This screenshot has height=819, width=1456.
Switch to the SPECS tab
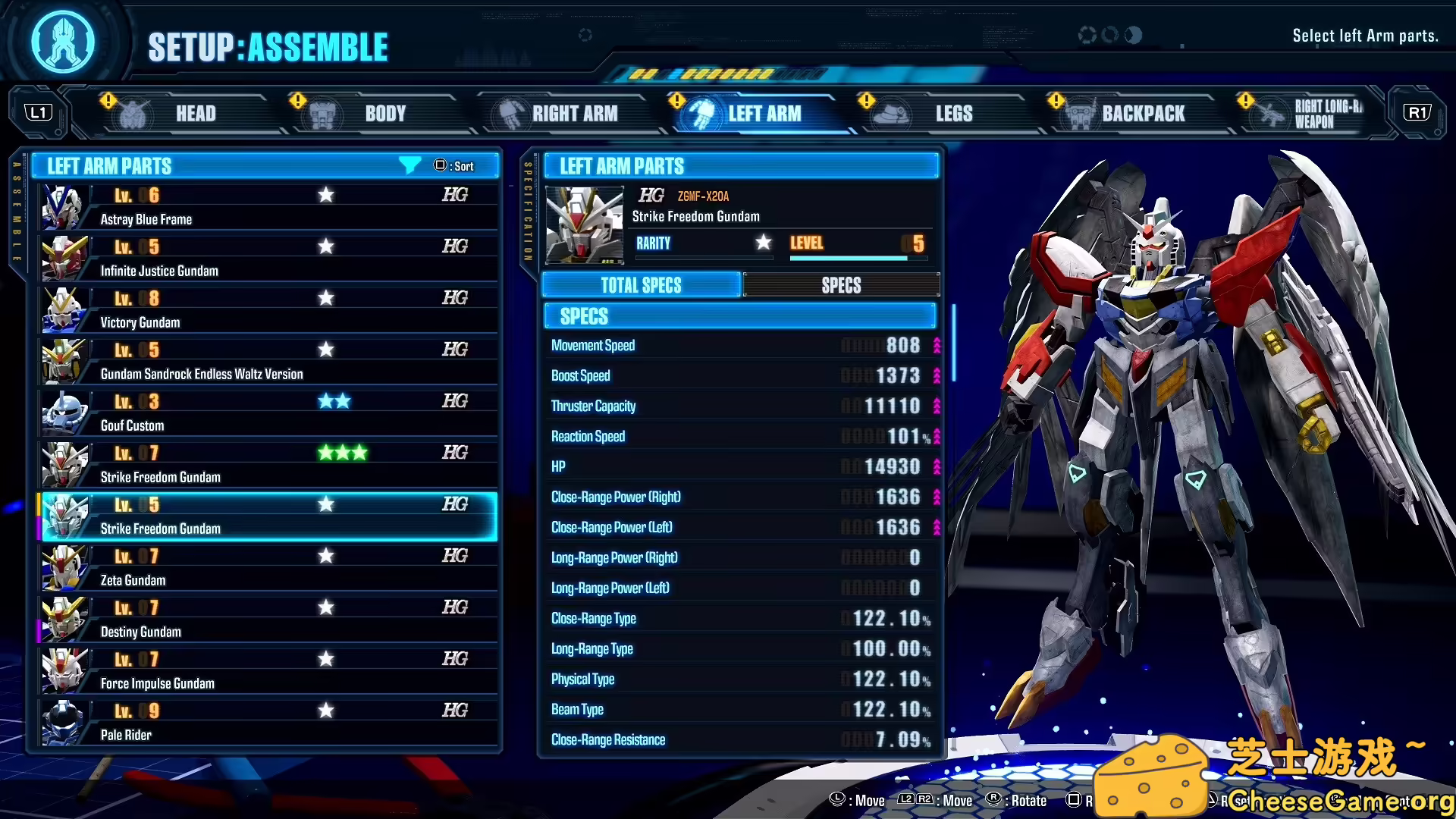click(x=842, y=285)
